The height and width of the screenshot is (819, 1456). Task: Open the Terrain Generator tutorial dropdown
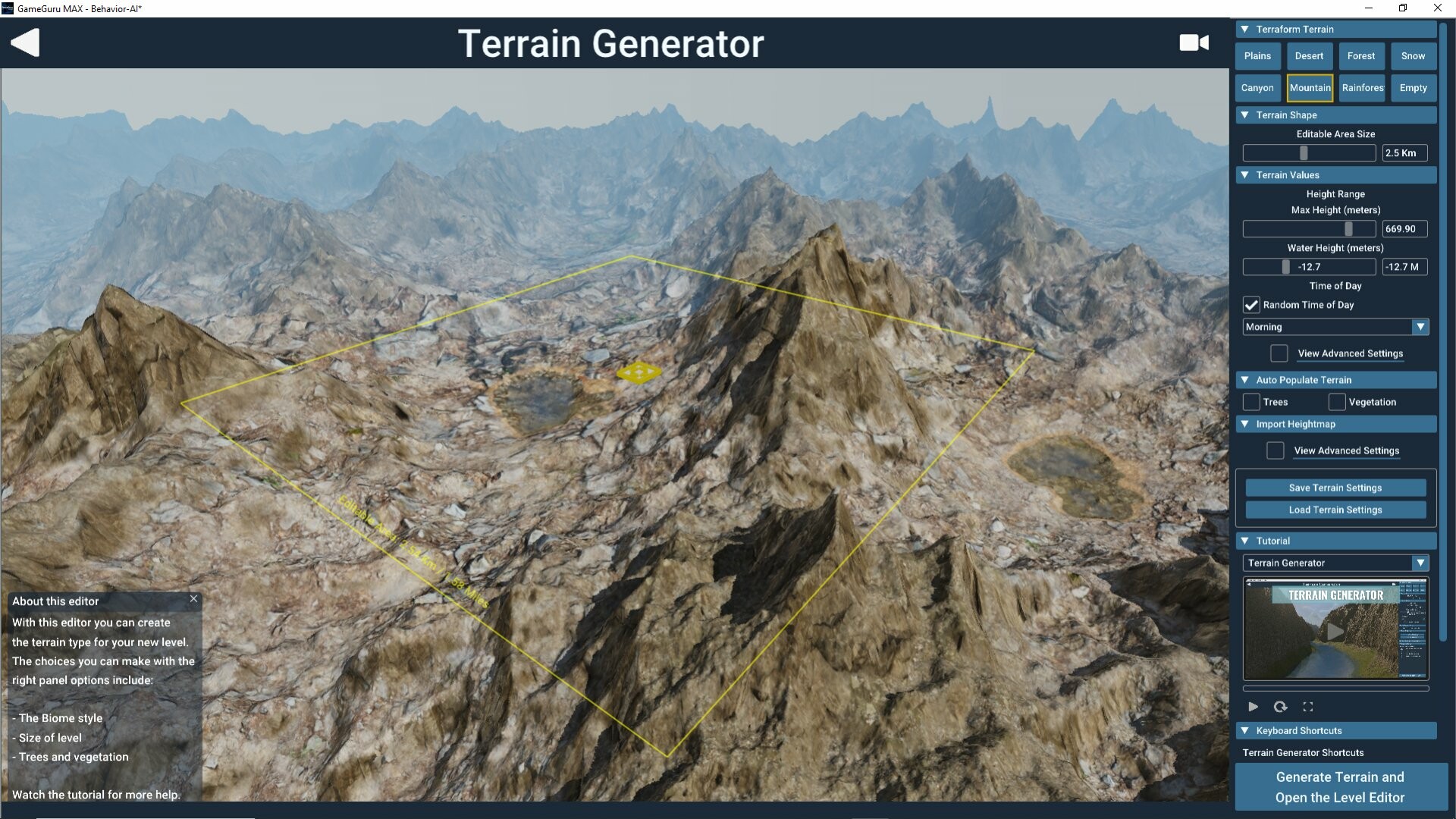(x=1335, y=563)
